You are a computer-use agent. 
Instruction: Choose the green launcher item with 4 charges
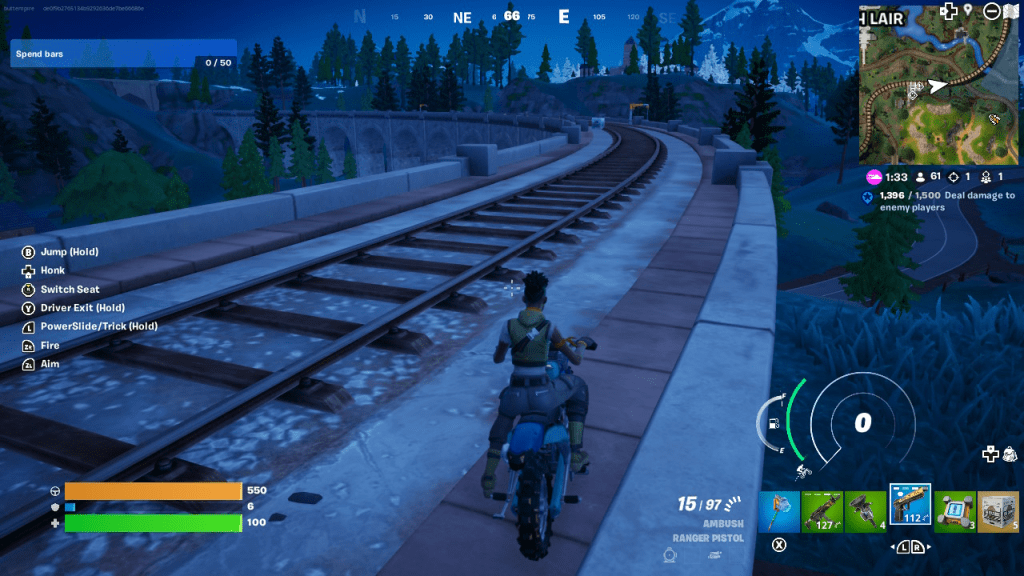[866, 511]
